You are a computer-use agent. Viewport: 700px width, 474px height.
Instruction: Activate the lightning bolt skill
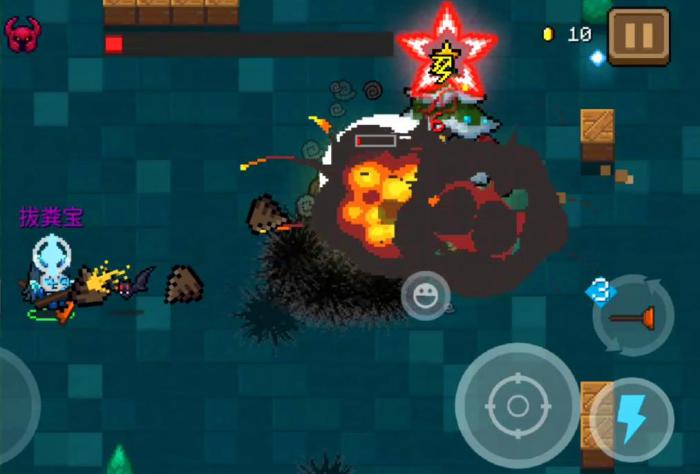tap(632, 419)
